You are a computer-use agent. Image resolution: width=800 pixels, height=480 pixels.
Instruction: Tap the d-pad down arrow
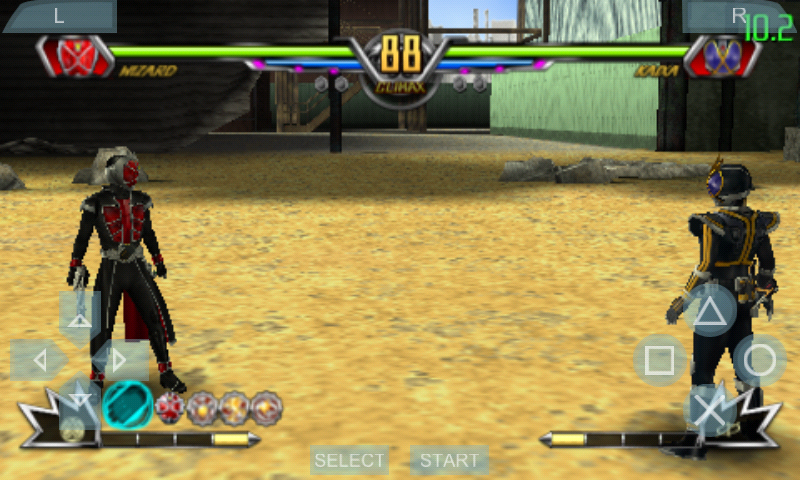click(79, 402)
